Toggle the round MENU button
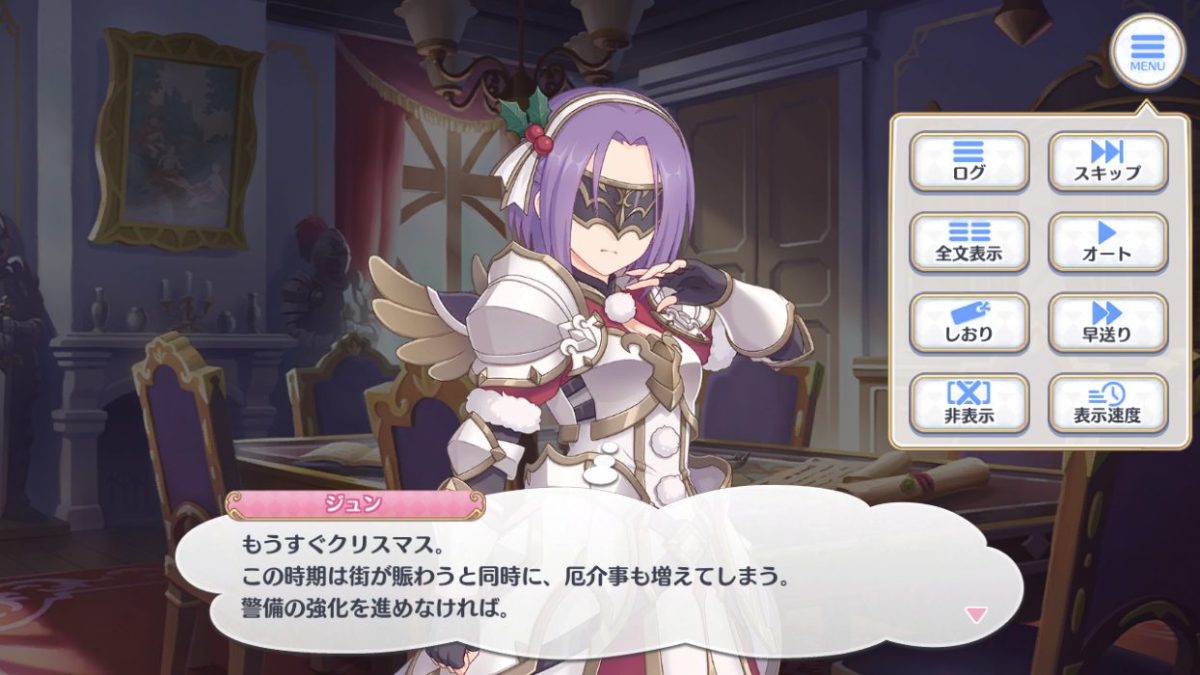Image resolution: width=1200 pixels, height=675 pixels. point(1147,52)
